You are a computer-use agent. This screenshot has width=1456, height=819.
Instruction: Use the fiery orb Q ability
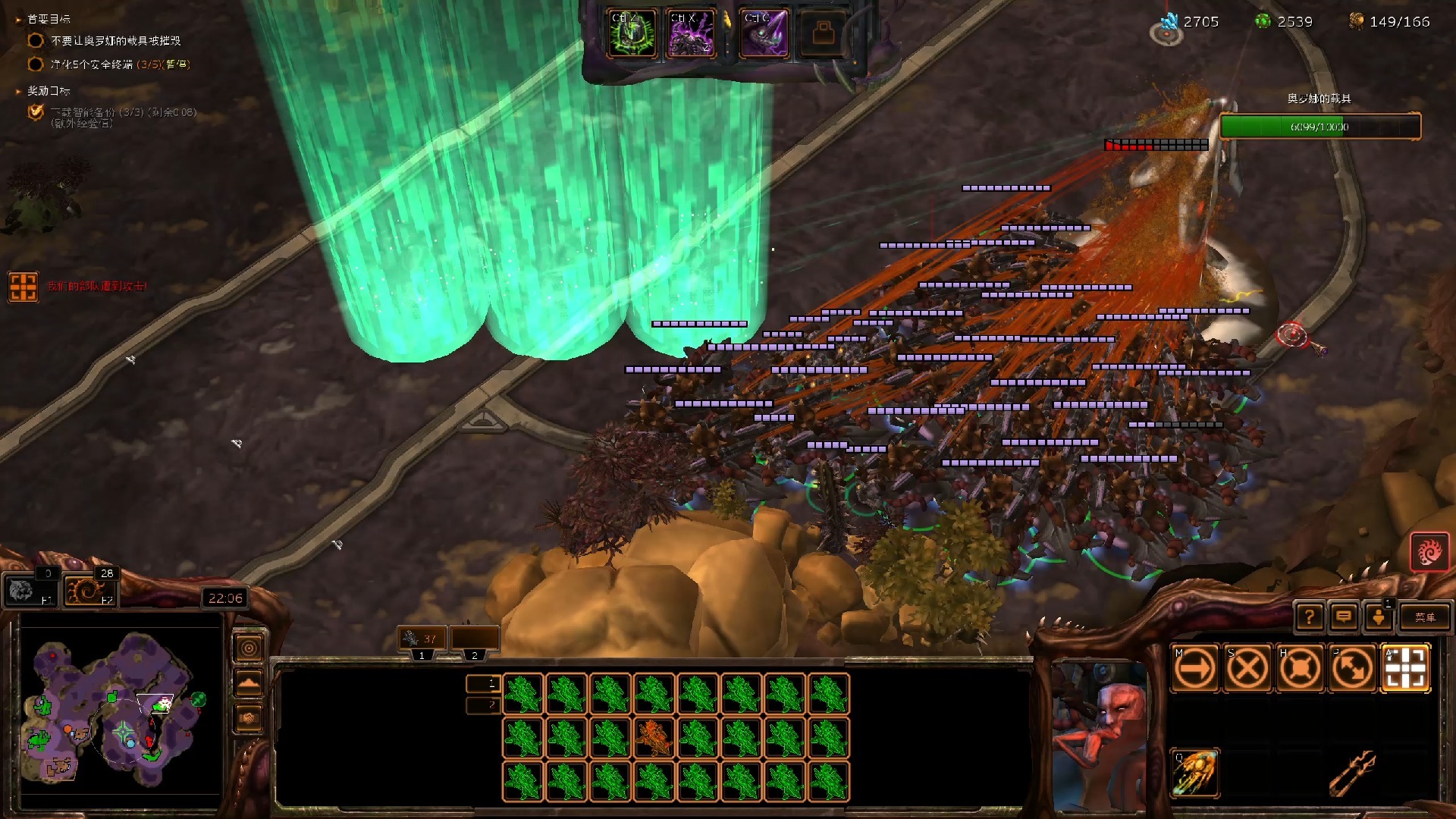coord(1195,773)
